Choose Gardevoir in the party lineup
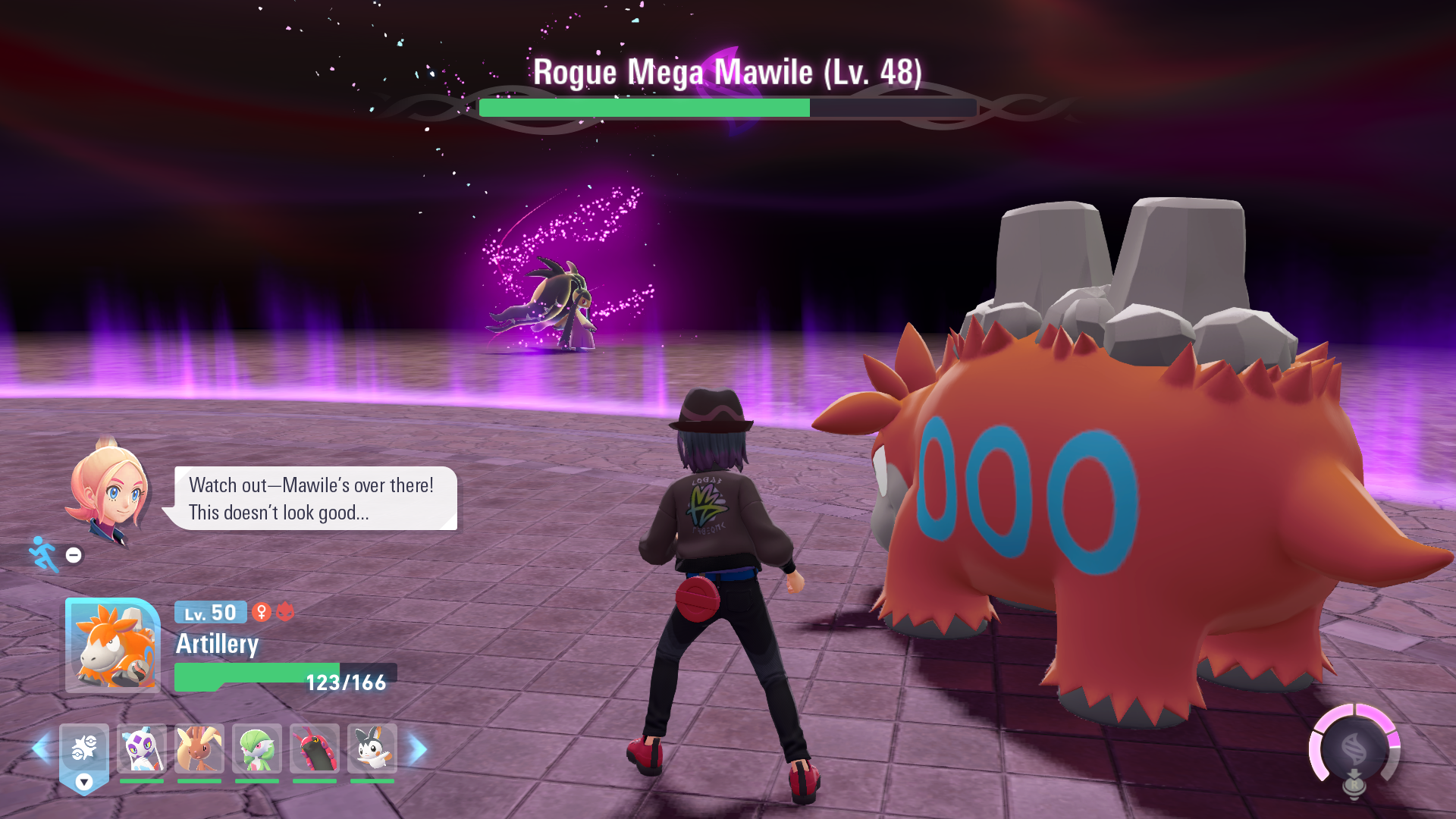 tap(257, 749)
